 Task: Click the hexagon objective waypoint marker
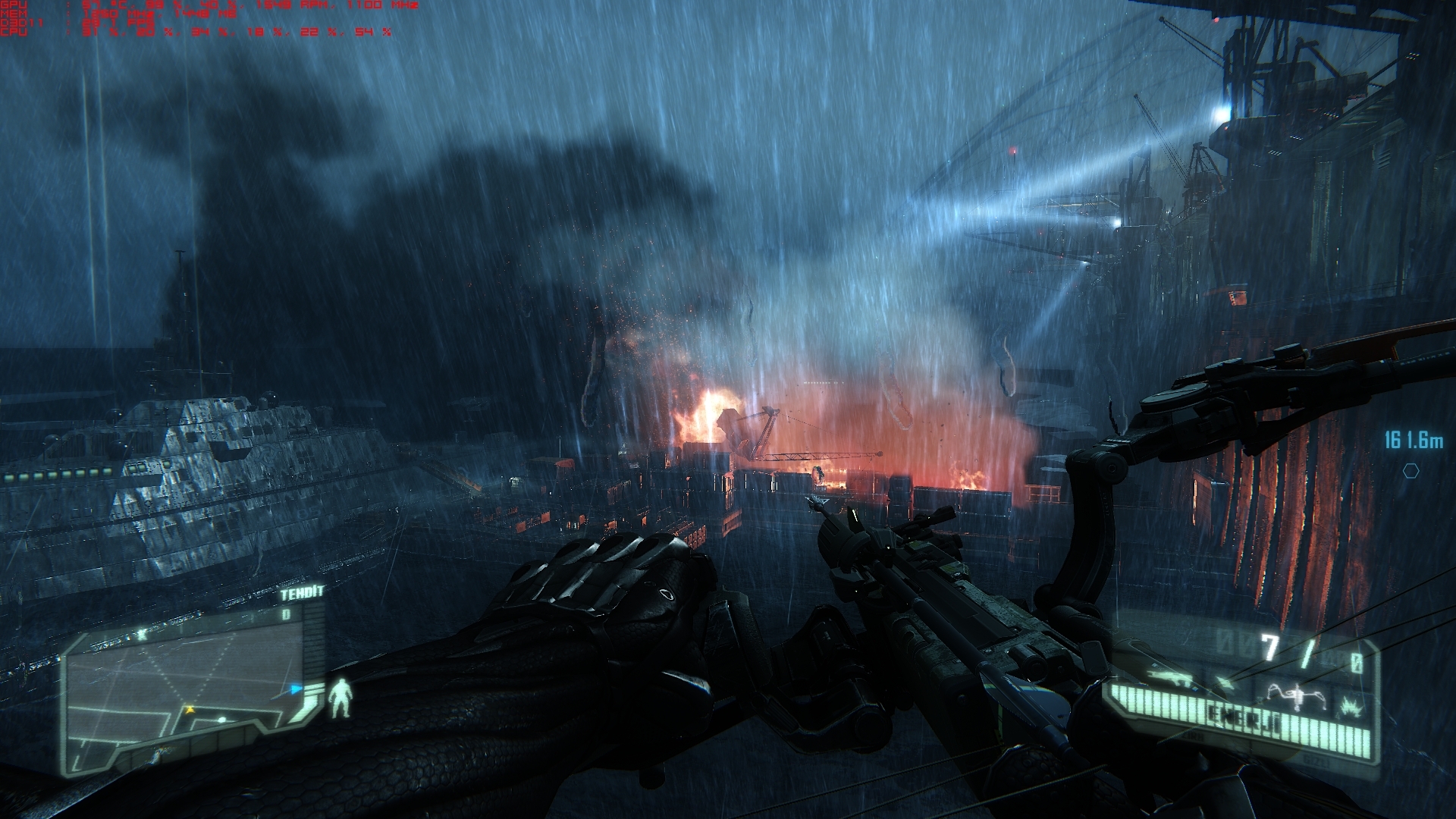pos(1410,471)
